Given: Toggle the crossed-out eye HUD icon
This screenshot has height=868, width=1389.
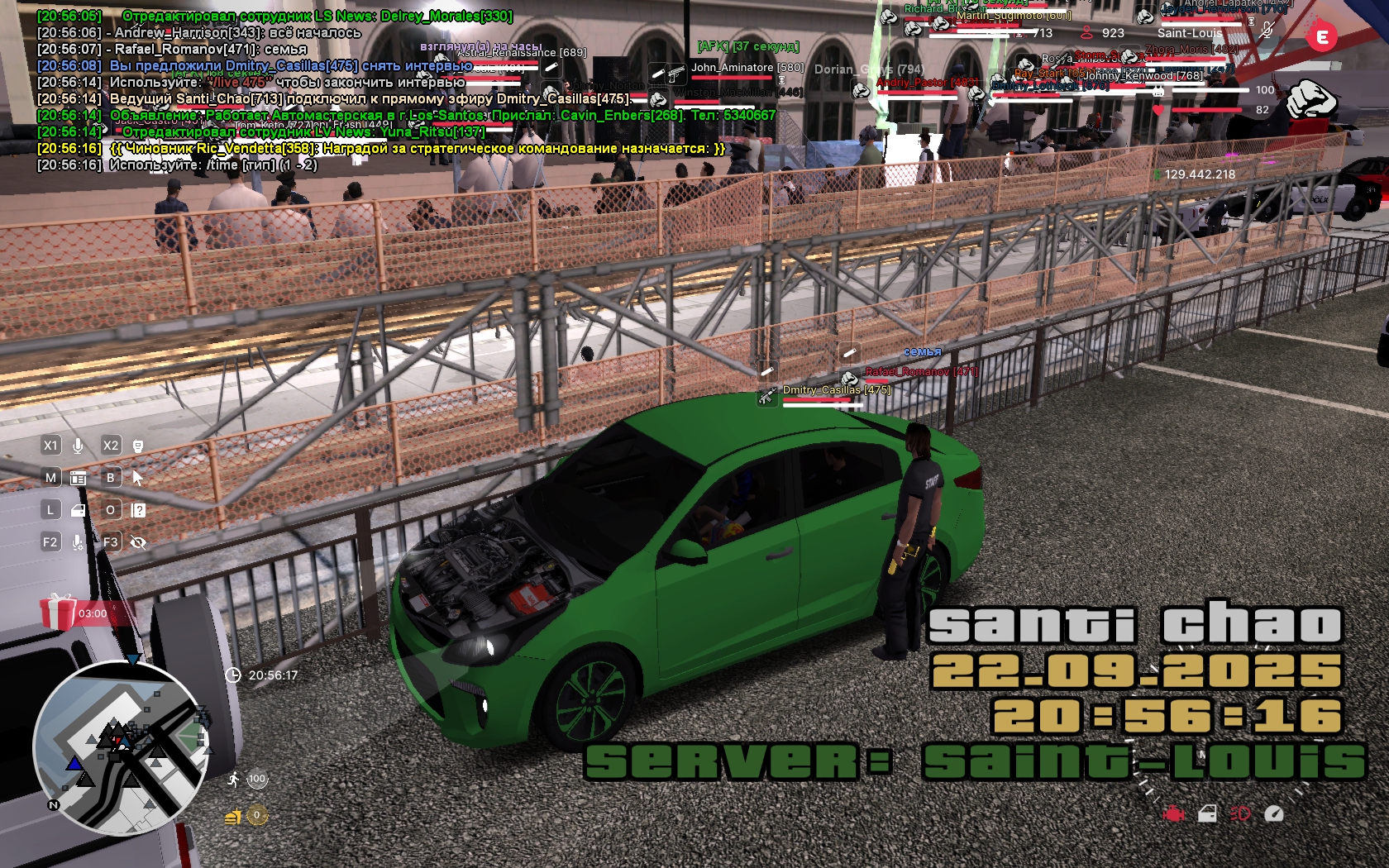Looking at the screenshot, I should tap(138, 542).
